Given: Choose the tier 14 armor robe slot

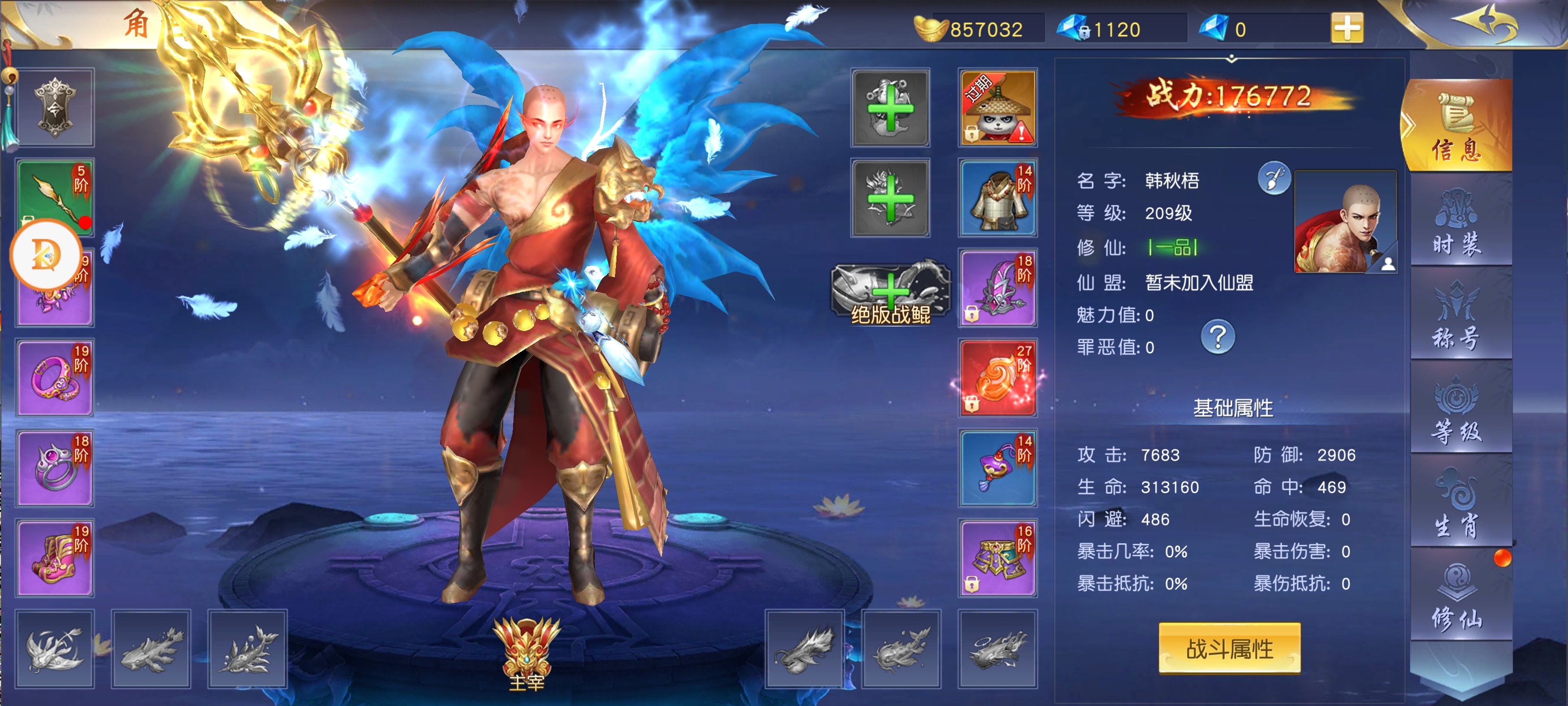Looking at the screenshot, I should (997, 199).
